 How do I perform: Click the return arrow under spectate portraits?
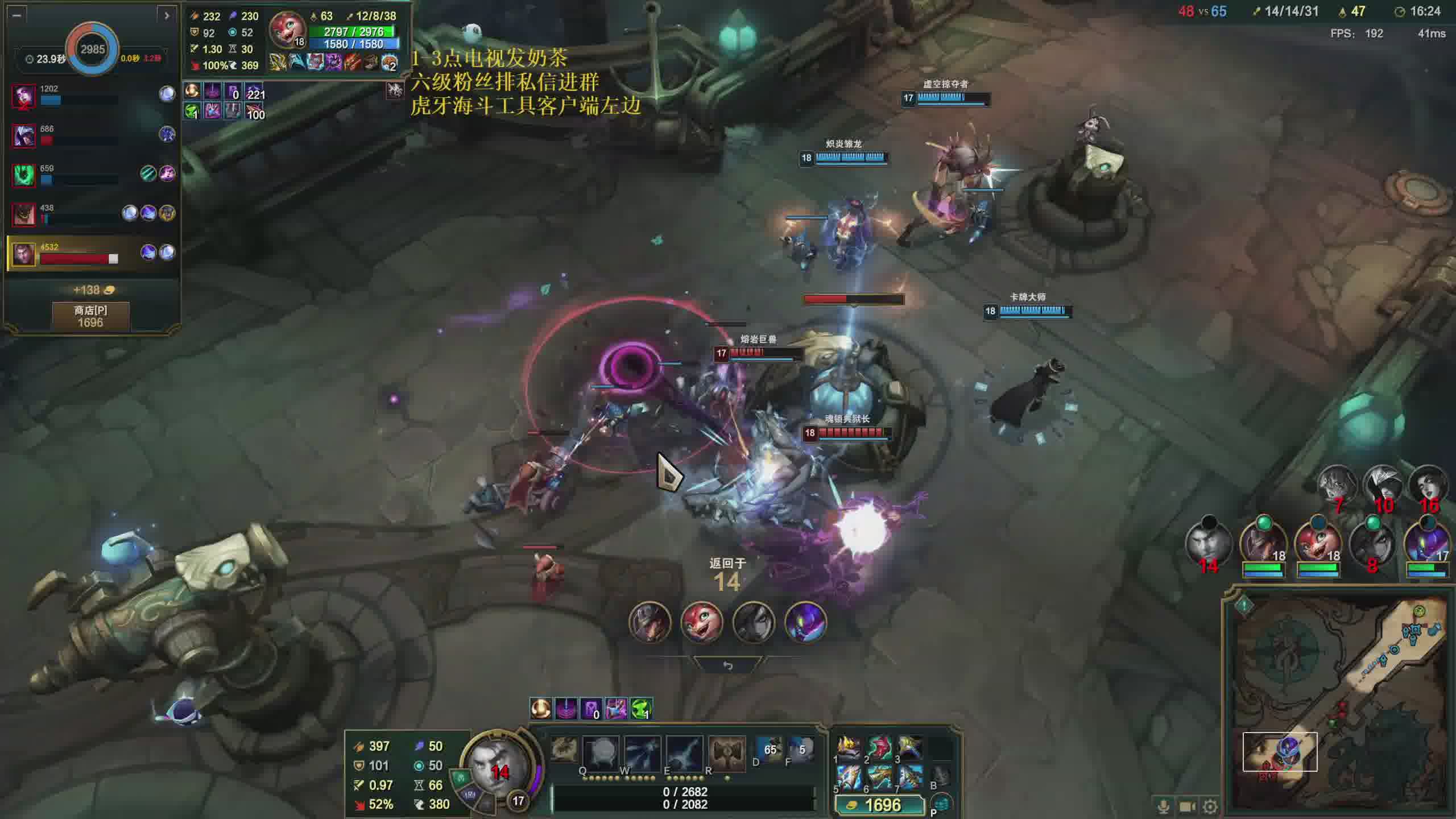pyautogui.click(x=727, y=665)
